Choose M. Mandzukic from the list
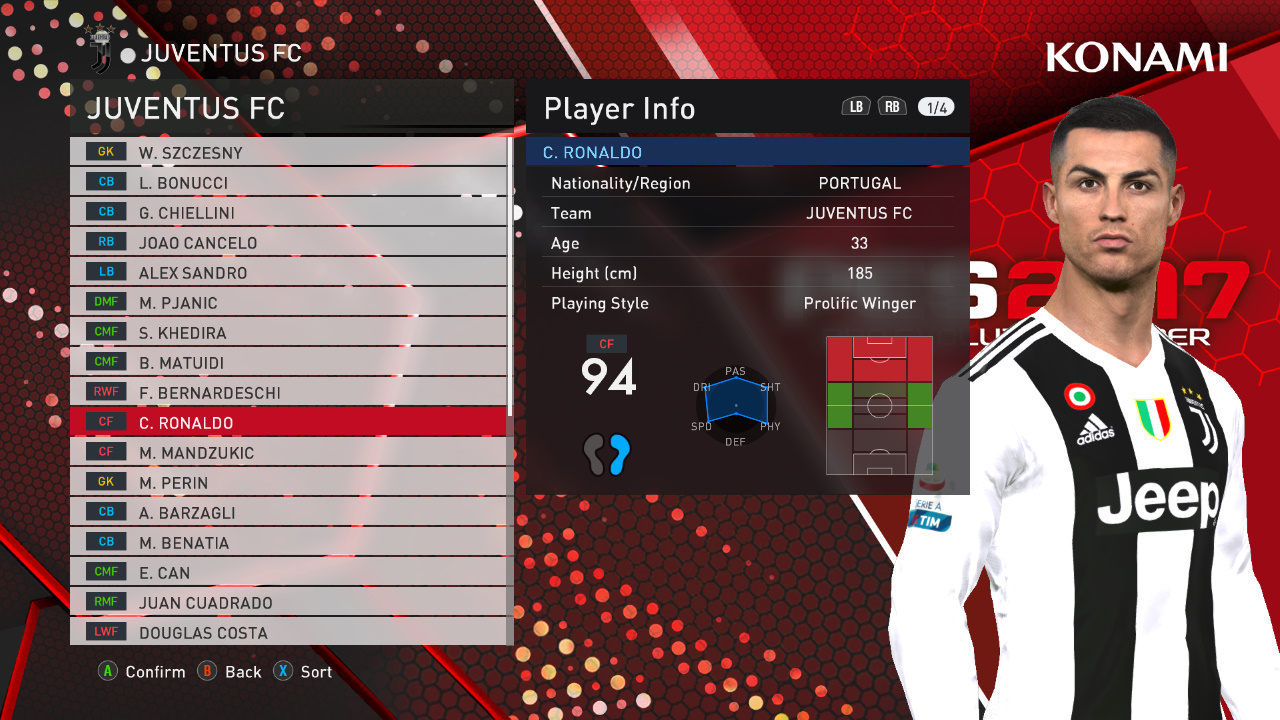This screenshot has height=720, width=1280. pyautogui.click(x=288, y=452)
